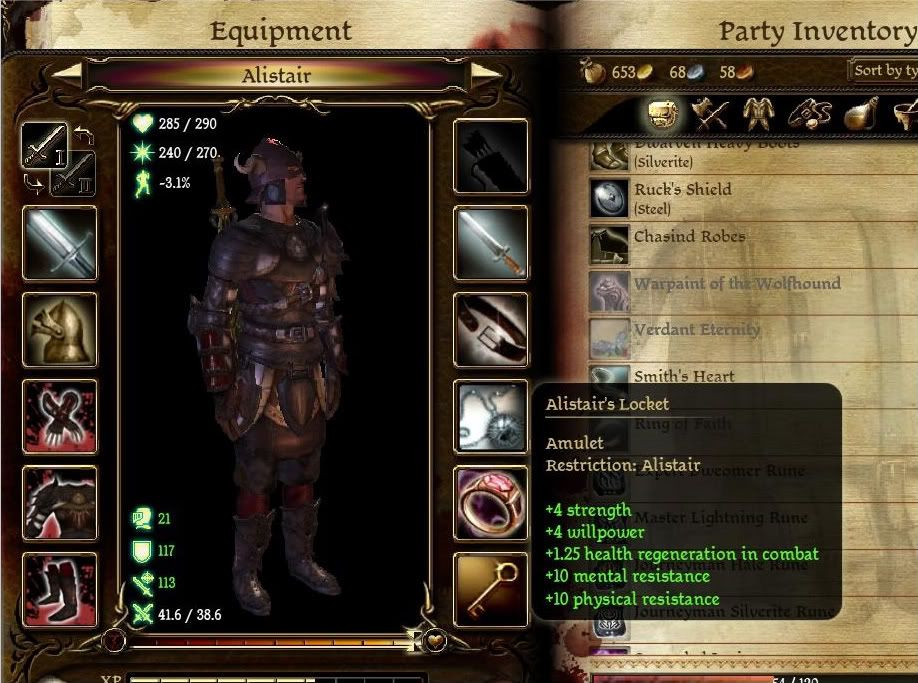Select the equipped main-hand sword slot
Screen dimensions: 918x683
[60, 243]
